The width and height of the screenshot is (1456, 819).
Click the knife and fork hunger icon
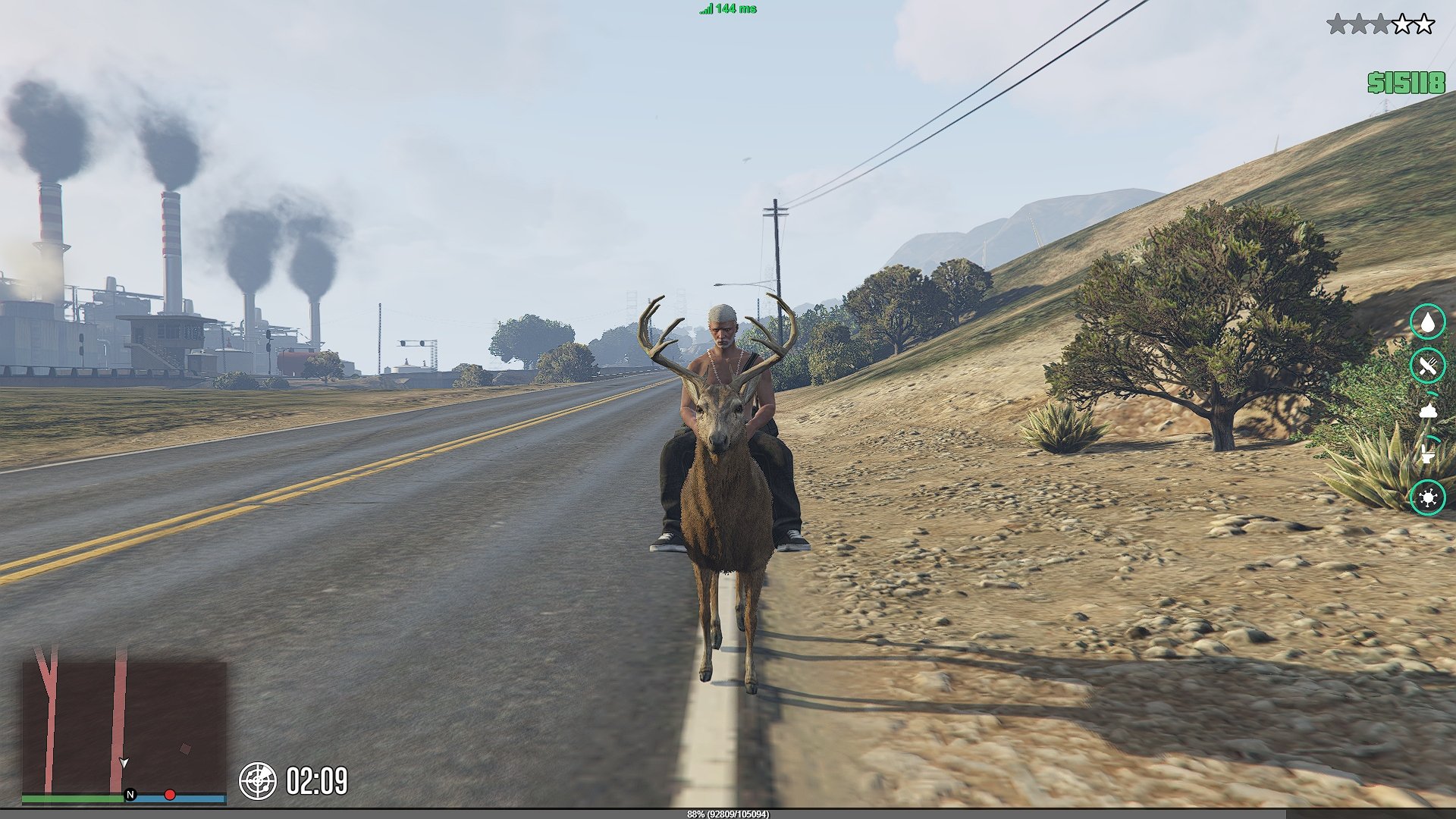point(1428,366)
